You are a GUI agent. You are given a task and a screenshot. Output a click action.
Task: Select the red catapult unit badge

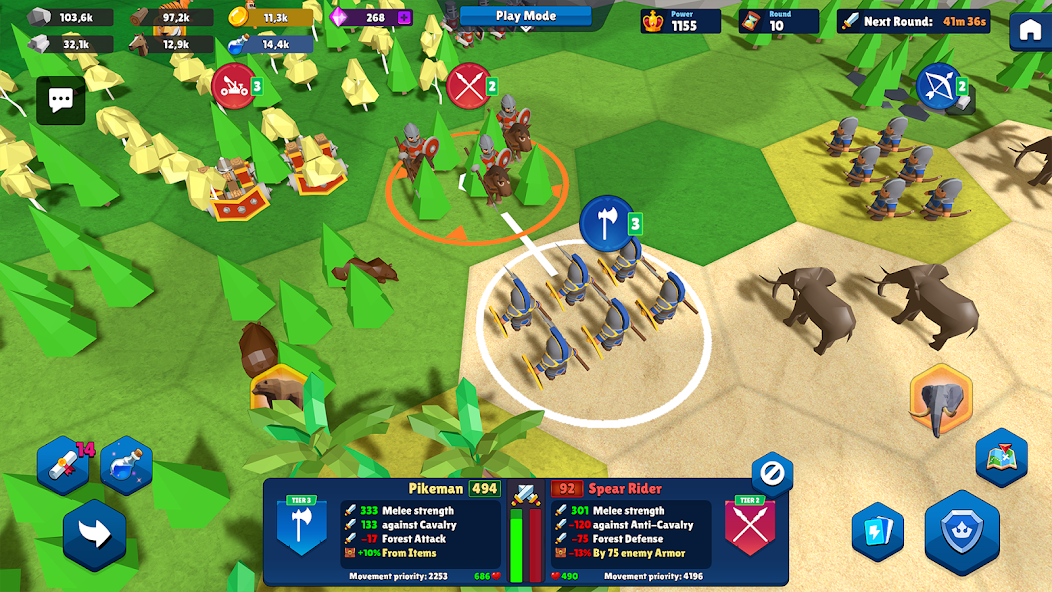tap(233, 86)
